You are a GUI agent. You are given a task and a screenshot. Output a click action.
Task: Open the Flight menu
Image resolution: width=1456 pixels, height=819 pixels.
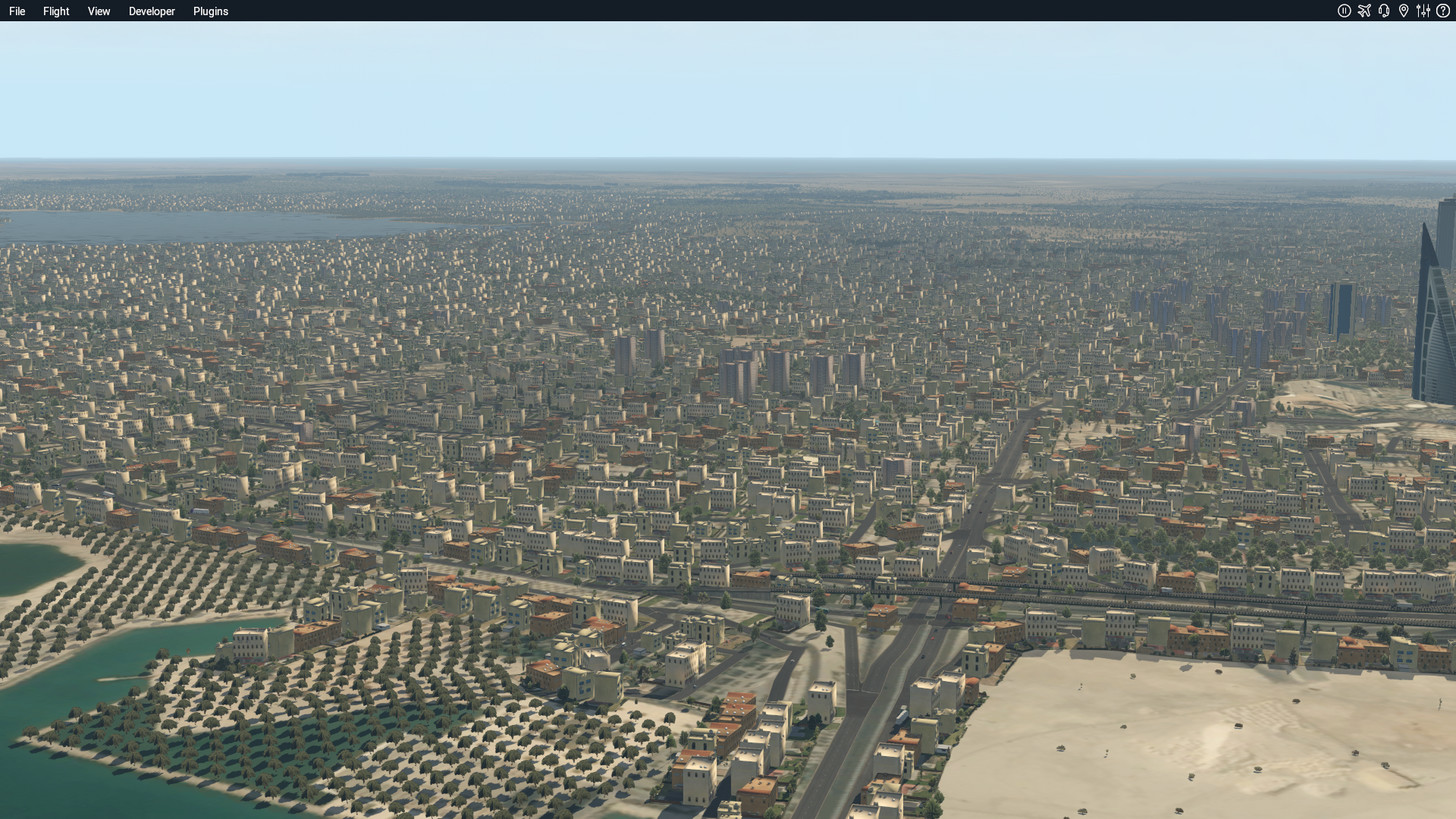(55, 11)
